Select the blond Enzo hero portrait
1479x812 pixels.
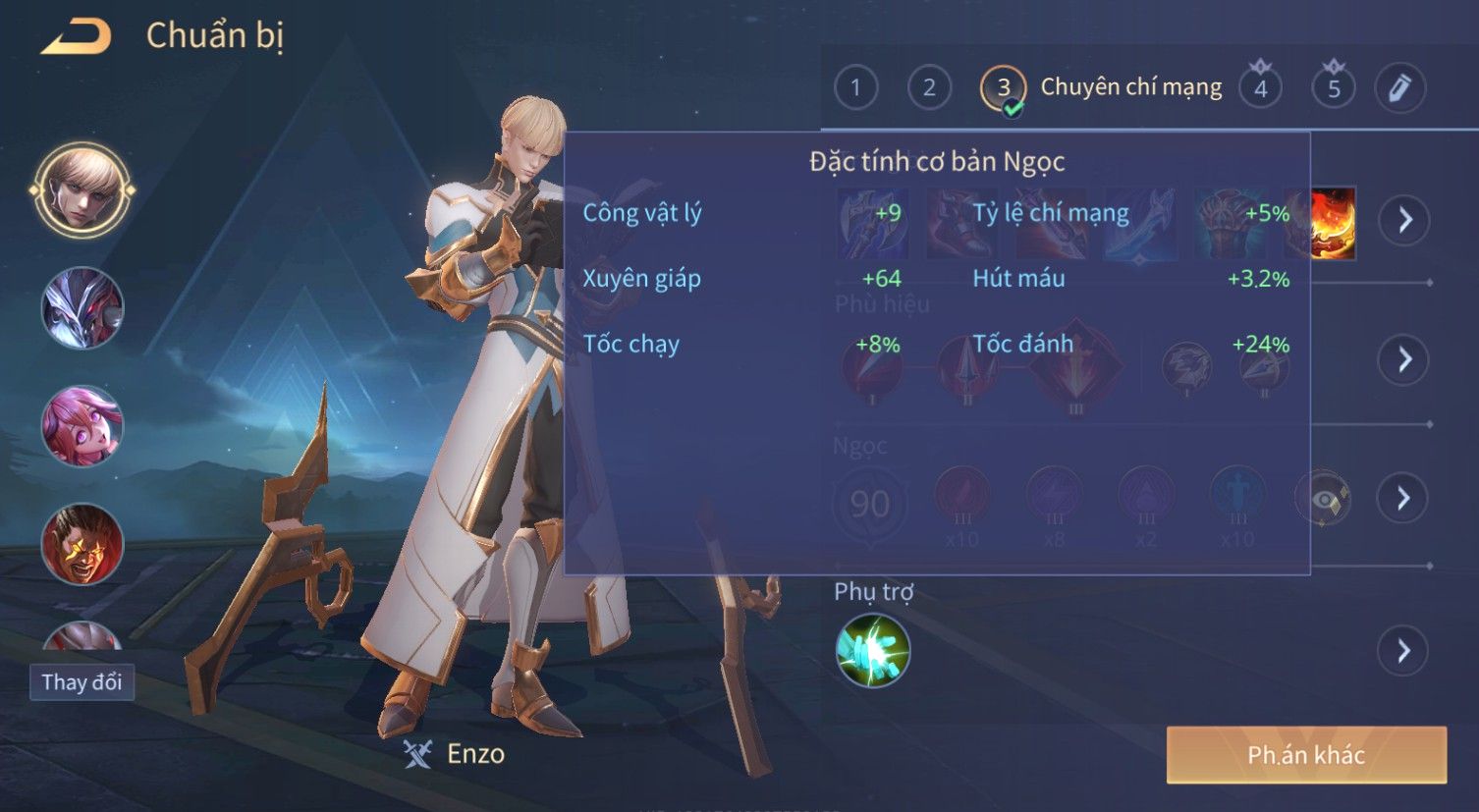[82, 189]
